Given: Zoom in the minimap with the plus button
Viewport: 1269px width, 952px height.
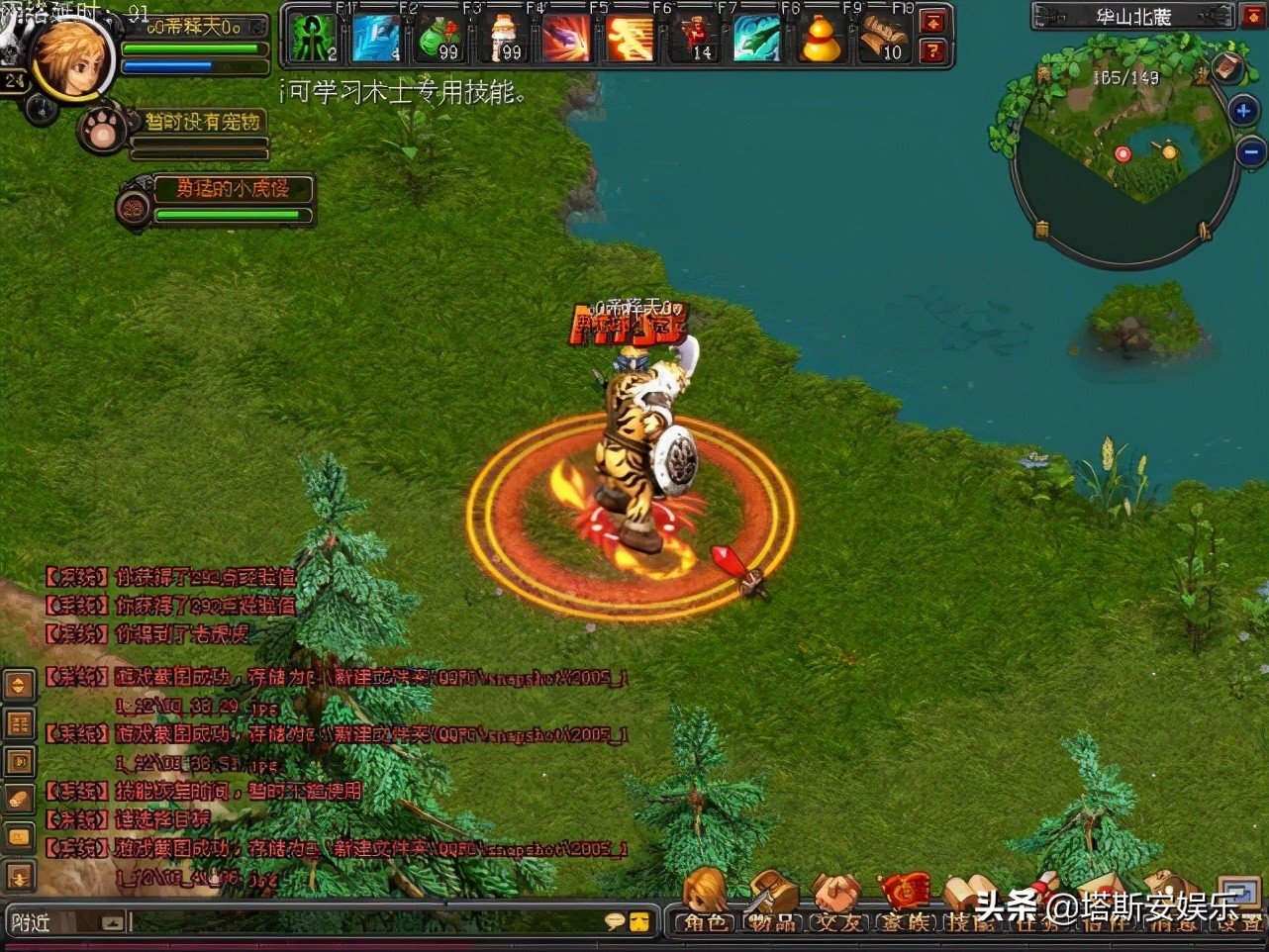Looking at the screenshot, I should coord(1243,110).
